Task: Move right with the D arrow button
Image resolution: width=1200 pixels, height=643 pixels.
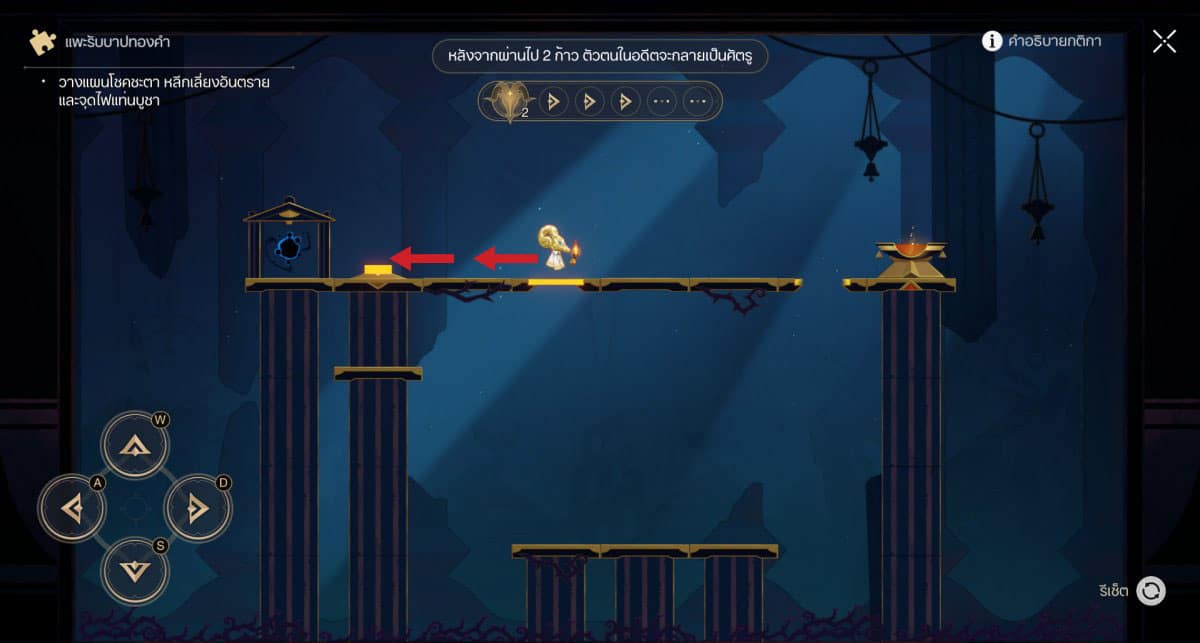Action: click(x=197, y=509)
